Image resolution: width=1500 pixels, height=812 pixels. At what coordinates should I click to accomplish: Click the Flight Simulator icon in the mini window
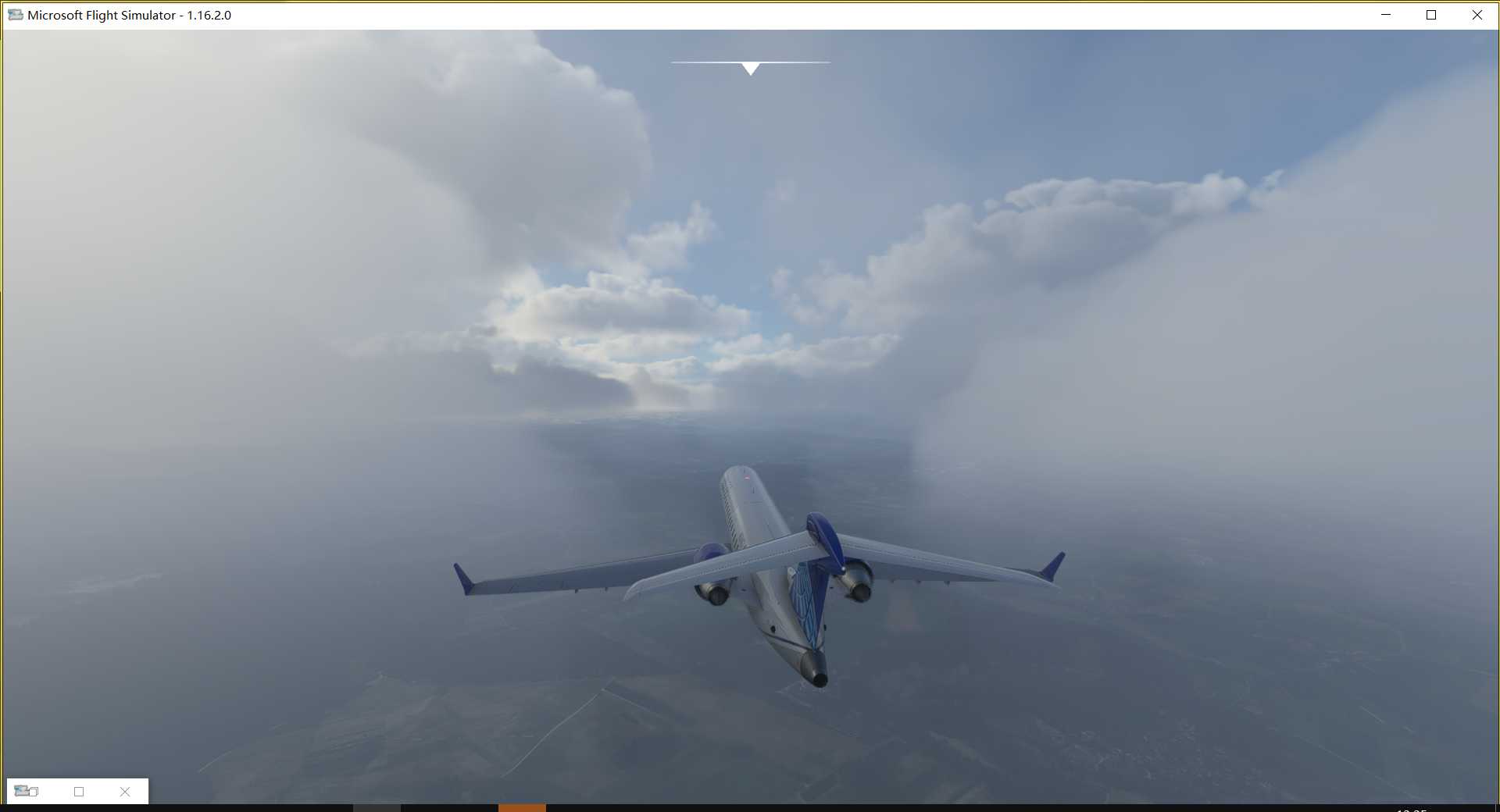click(22, 791)
